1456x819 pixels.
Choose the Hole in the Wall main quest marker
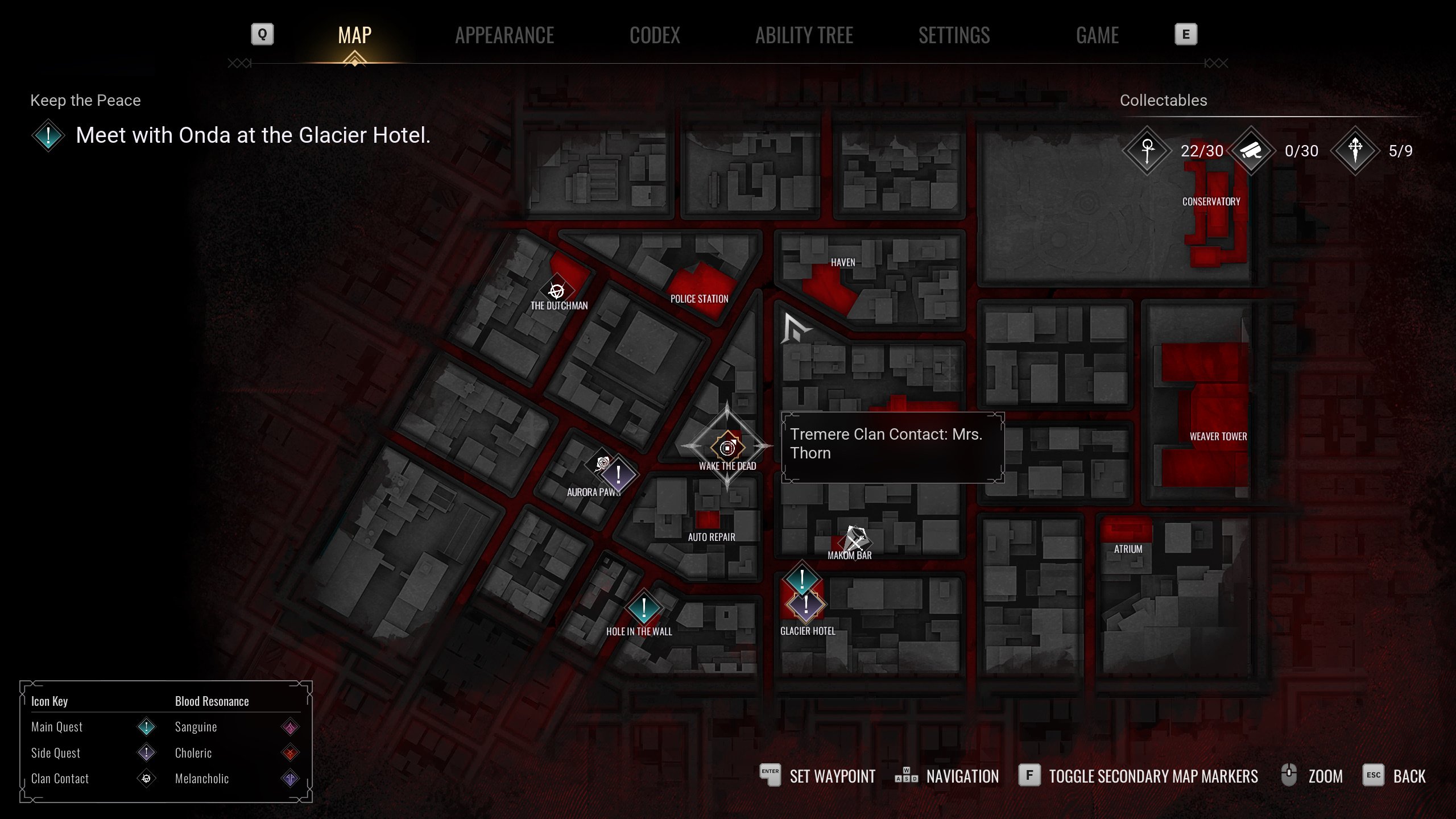pyautogui.click(x=643, y=607)
